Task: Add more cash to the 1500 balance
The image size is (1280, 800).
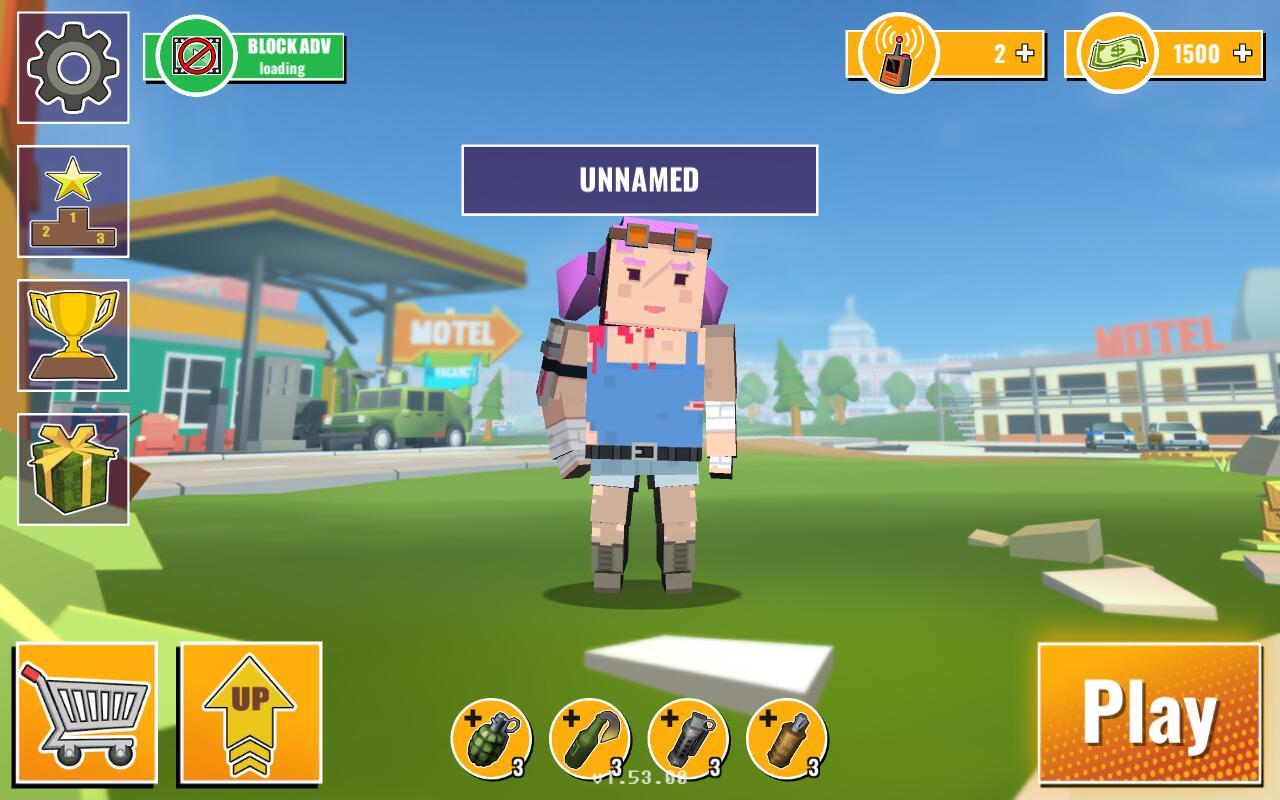Action: 1243,54
